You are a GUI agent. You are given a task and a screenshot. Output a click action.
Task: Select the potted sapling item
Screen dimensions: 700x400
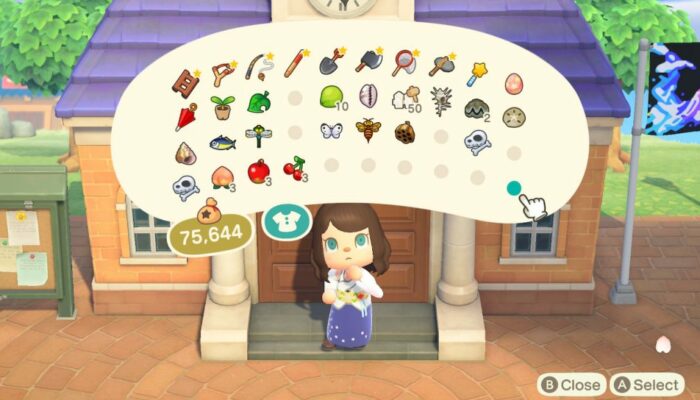coord(222,108)
